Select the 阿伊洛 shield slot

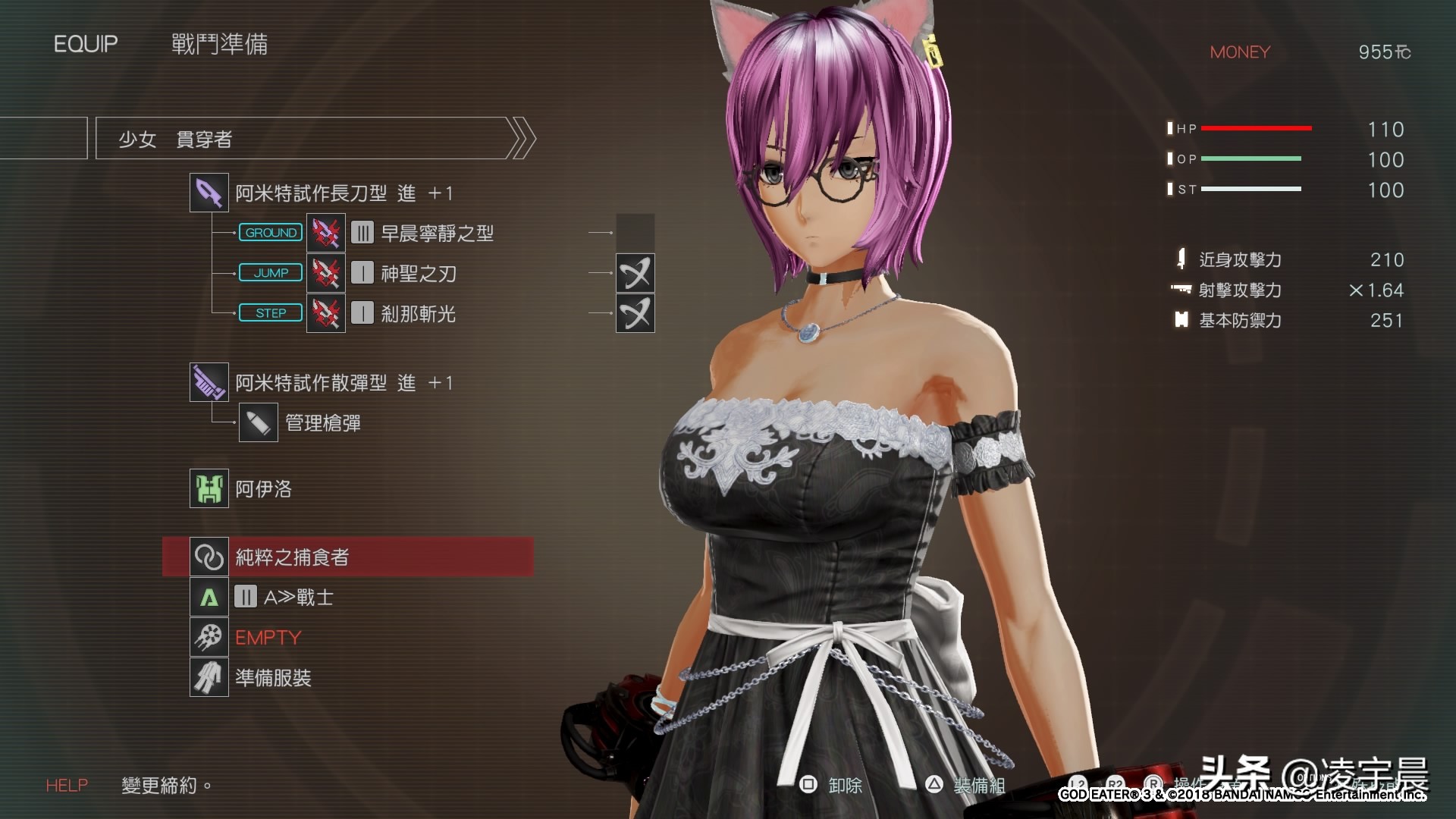coord(262,489)
